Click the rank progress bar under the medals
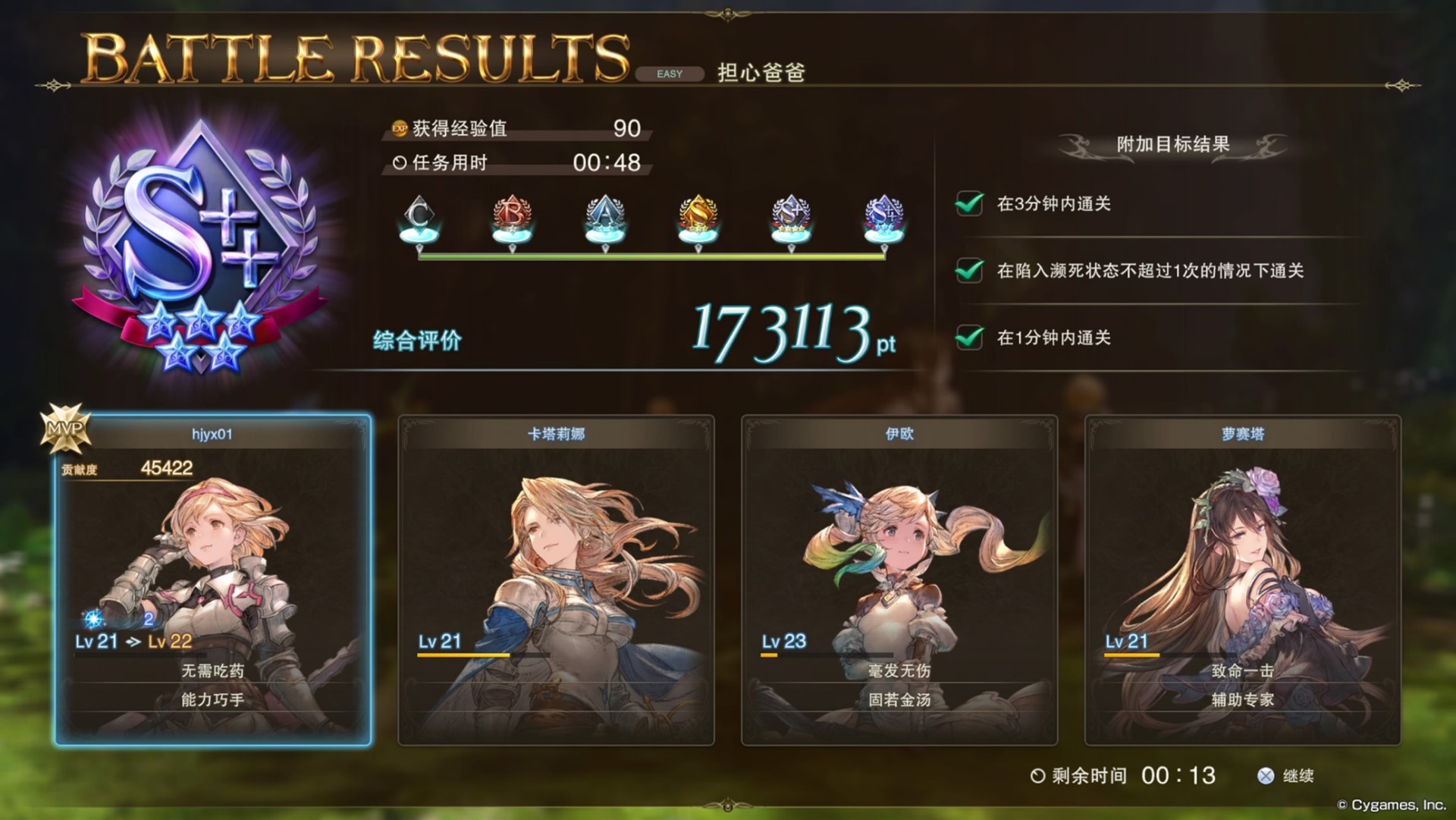 [x=651, y=256]
